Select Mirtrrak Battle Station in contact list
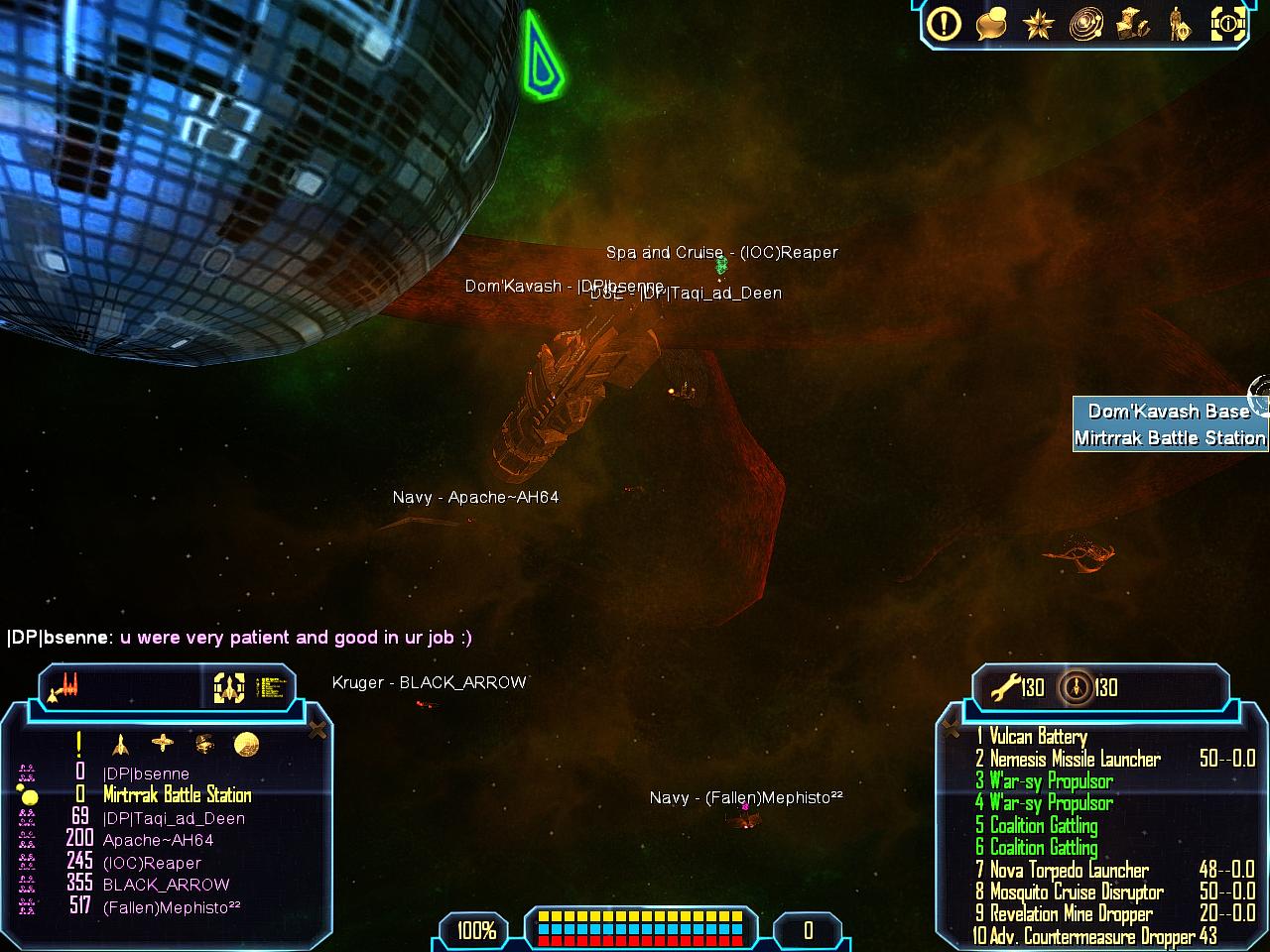The height and width of the screenshot is (952, 1270). pyautogui.click(x=177, y=795)
